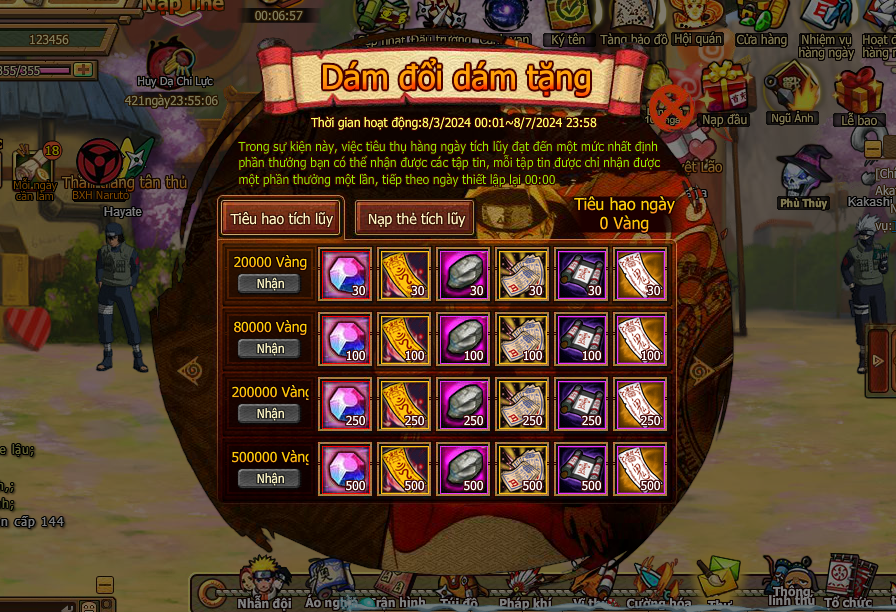Hit Nhận for the 200000 Vàng tier
896x612 pixels.
click(x=270, y=413)
